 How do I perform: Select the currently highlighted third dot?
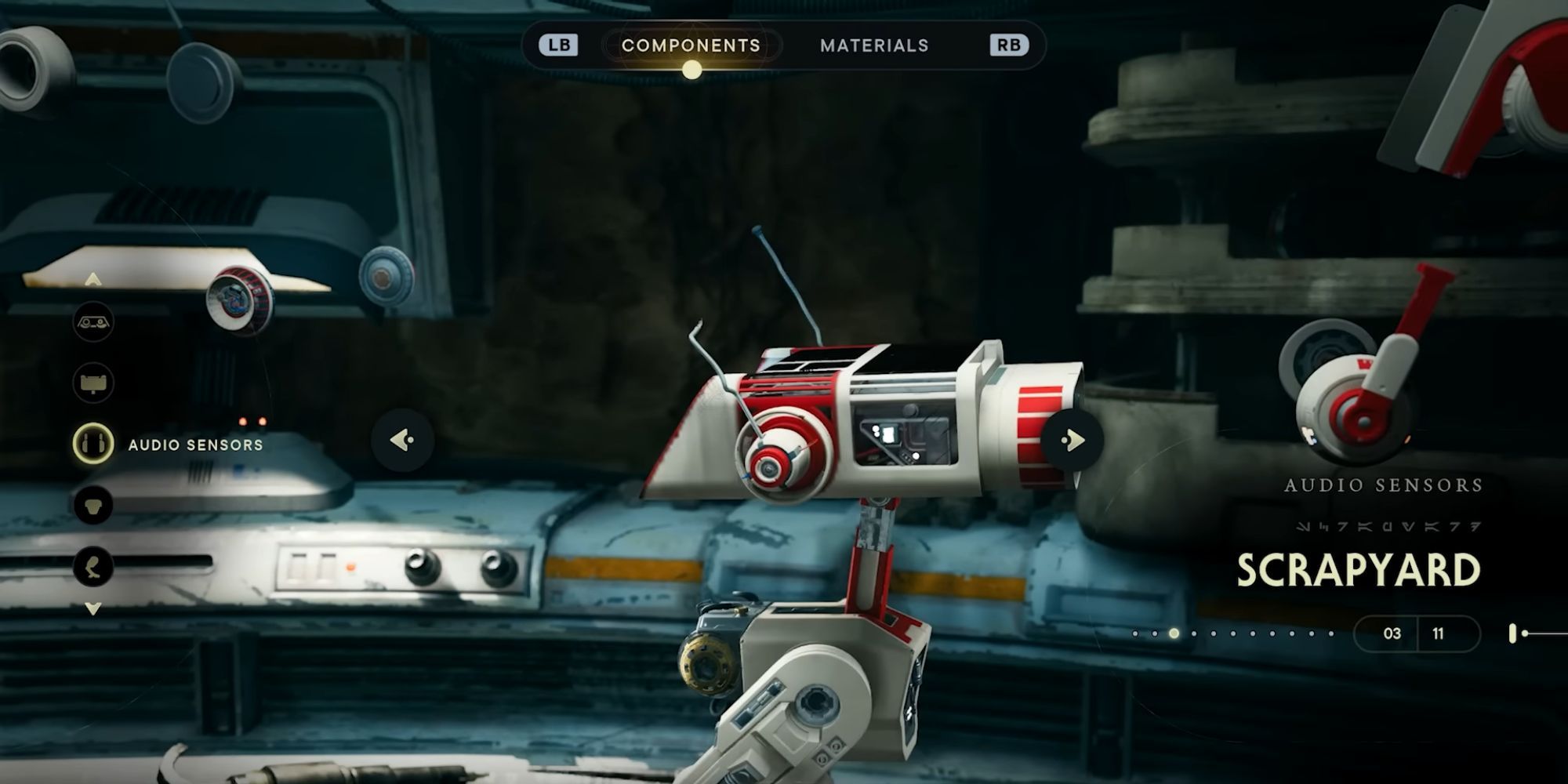tap(1174, 634)
